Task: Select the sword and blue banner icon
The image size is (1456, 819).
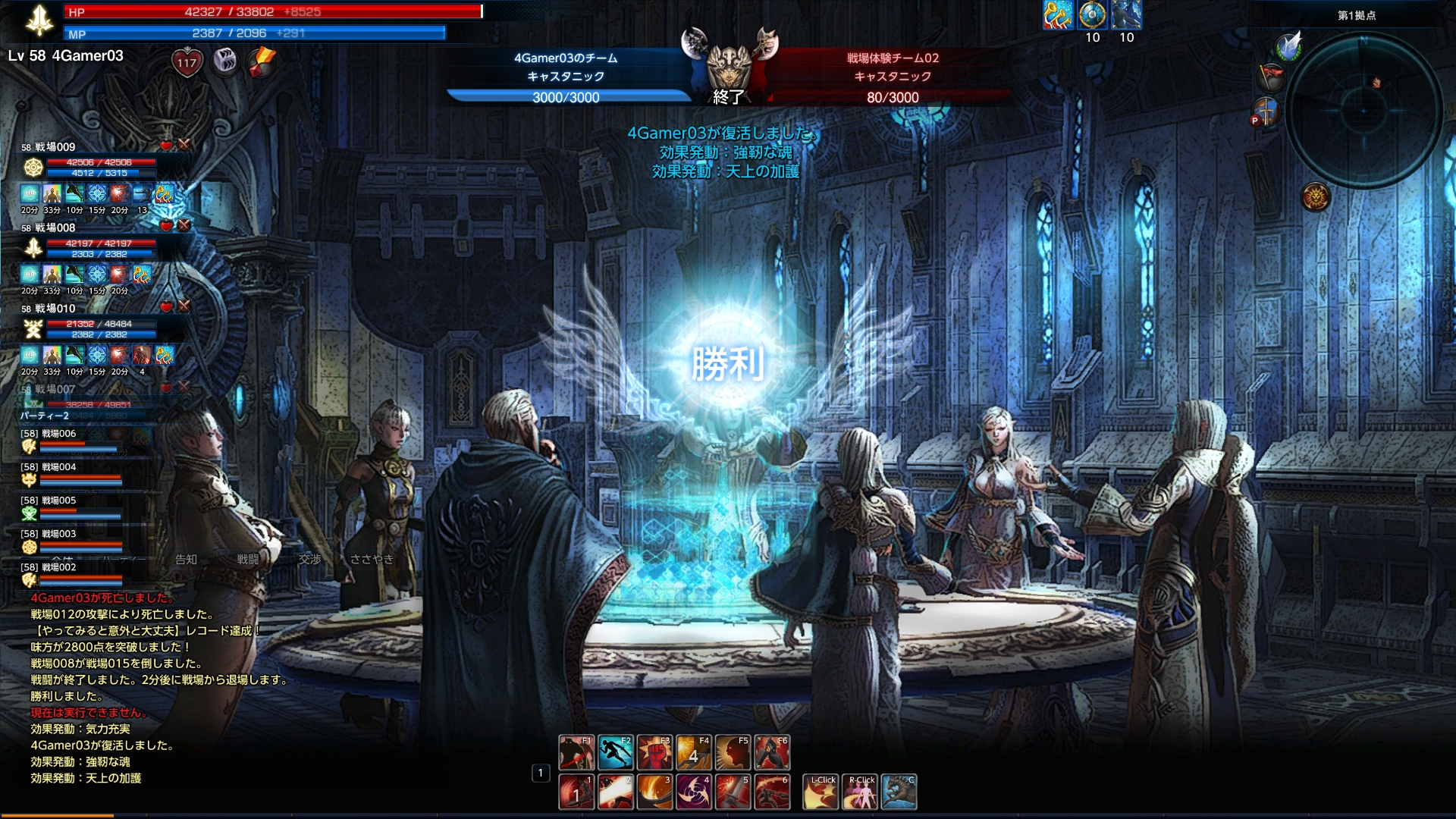Action: 1265,112
